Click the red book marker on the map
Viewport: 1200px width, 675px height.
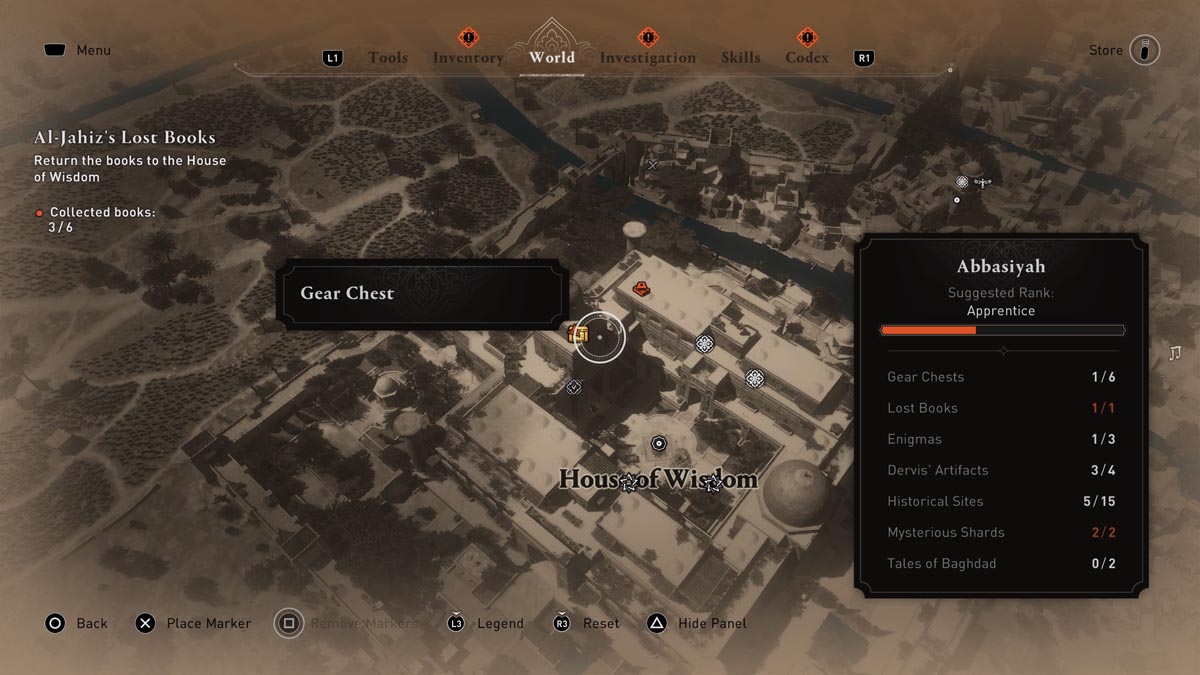(642, 289)
